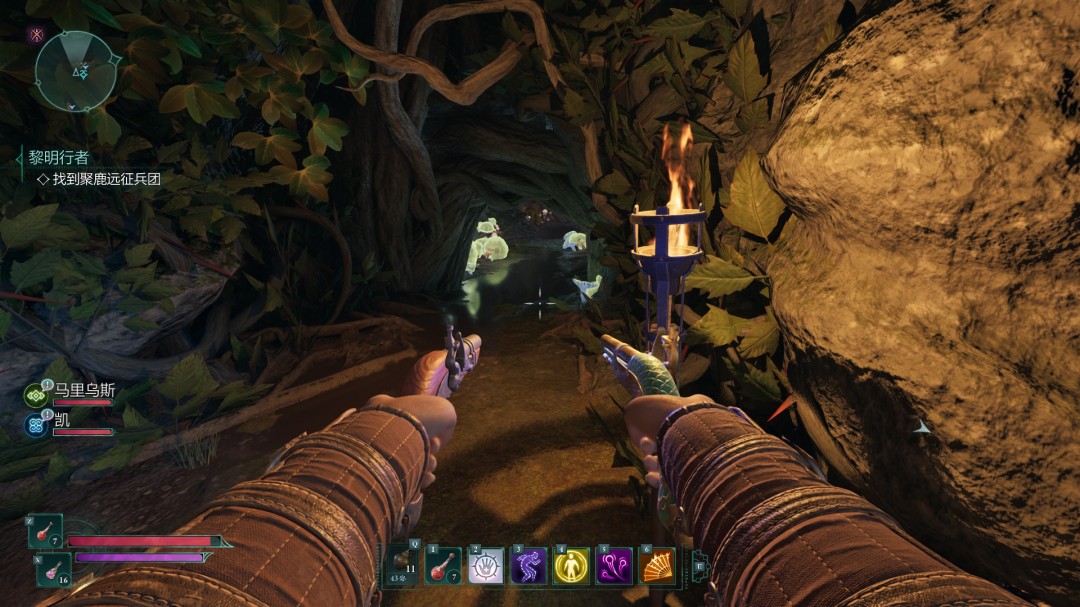Screen dimensions: 1080x607
Task: Use the X-slot pink essence potion
Action: pos(54,569)
